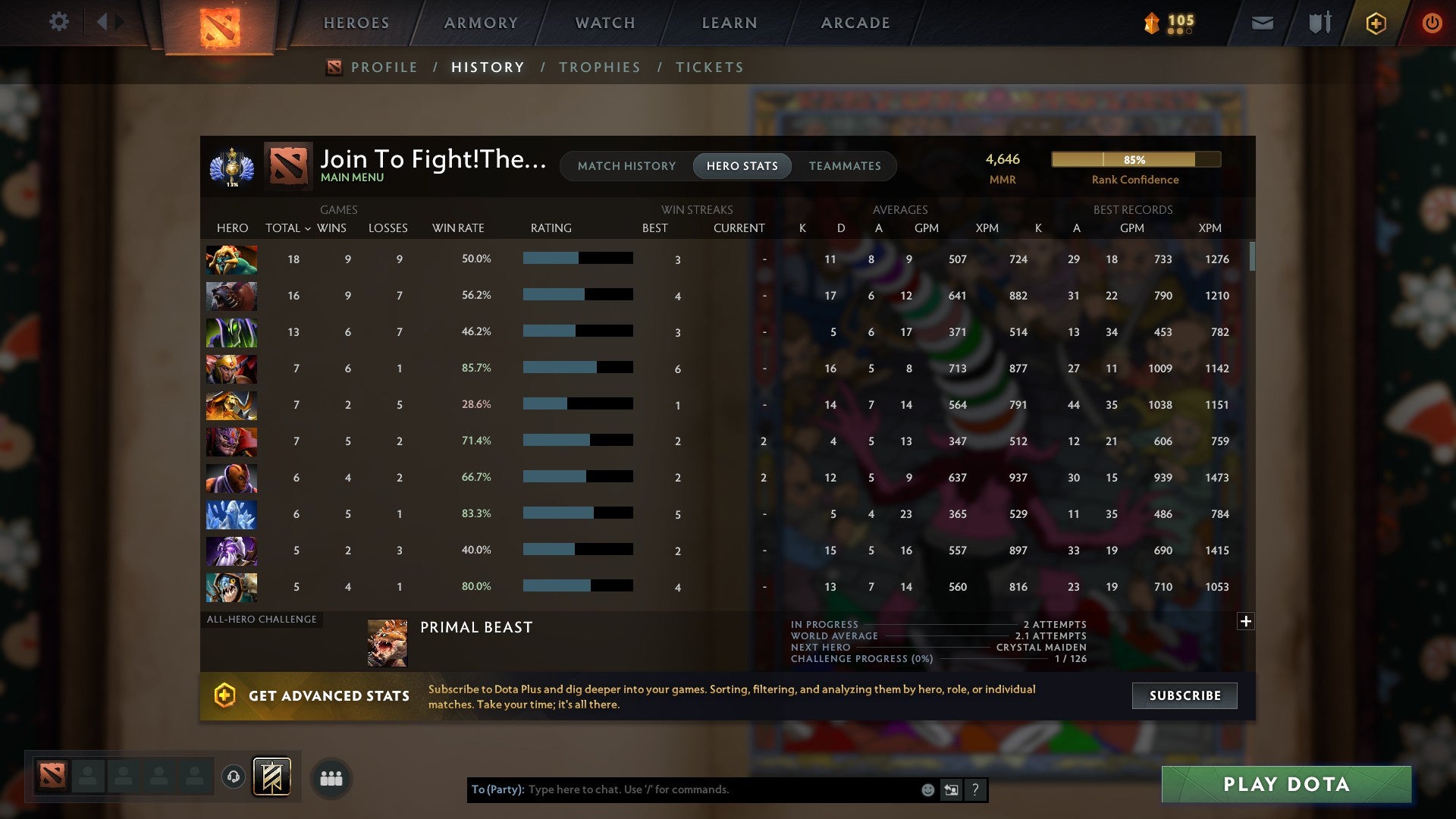Viewport: 1456px width, 819px height.
Task: Open the Arcade menu
Action: coord(854,23)
